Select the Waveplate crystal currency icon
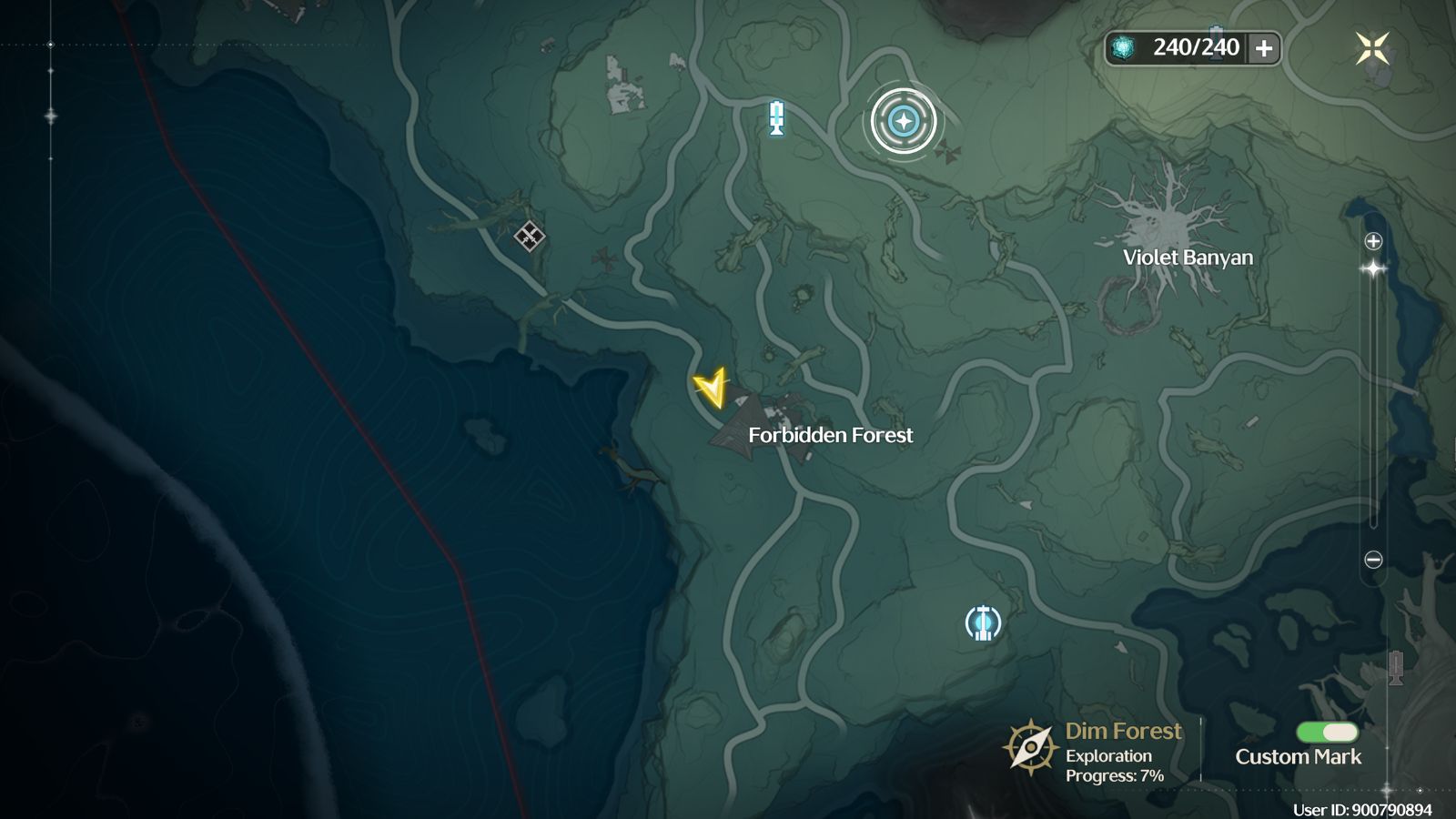Screen dimensions: 1456x819 1124,46
